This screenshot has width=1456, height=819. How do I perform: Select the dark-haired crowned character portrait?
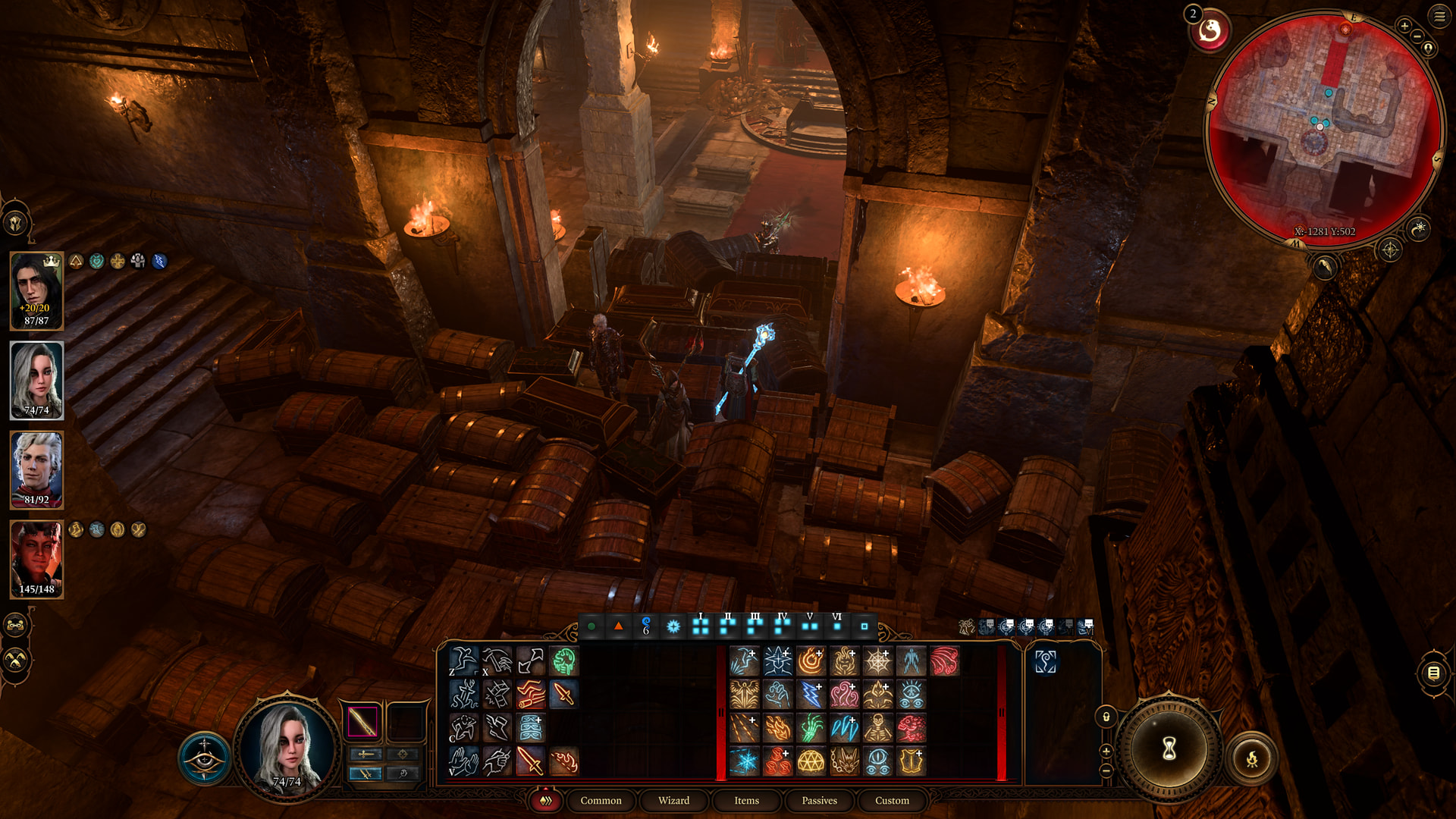coord(36,290)
